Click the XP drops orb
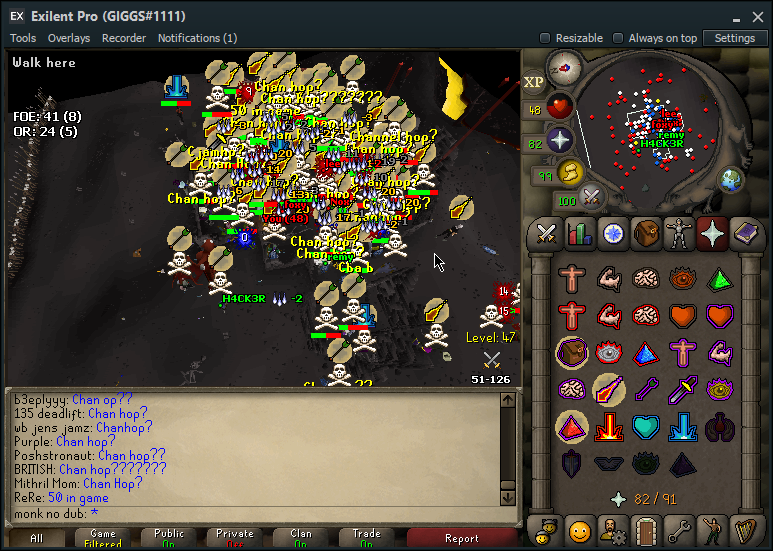The width and height of the screenshot is (773, 551). click(533, 81)
